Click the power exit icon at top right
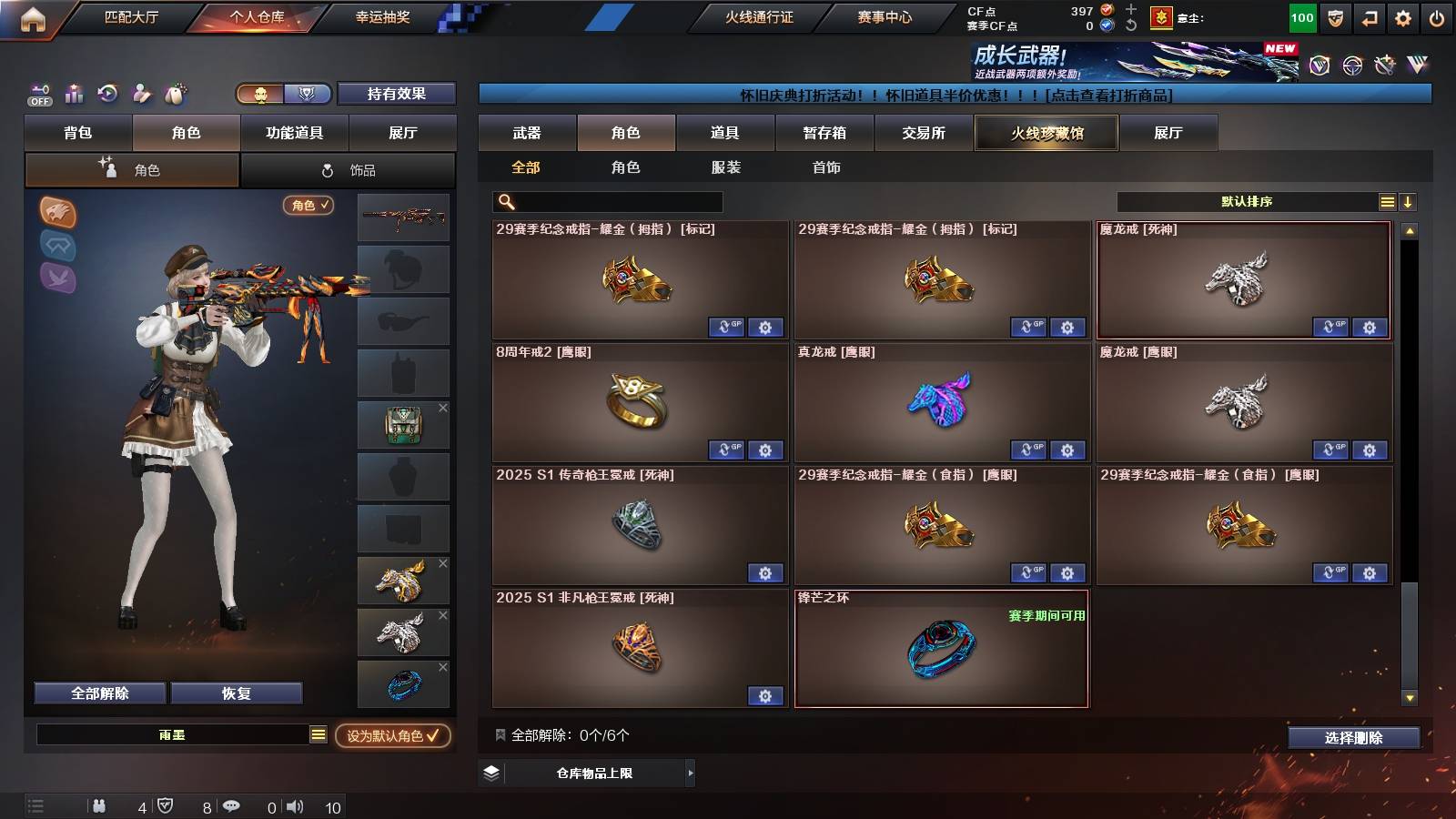 1439,16
